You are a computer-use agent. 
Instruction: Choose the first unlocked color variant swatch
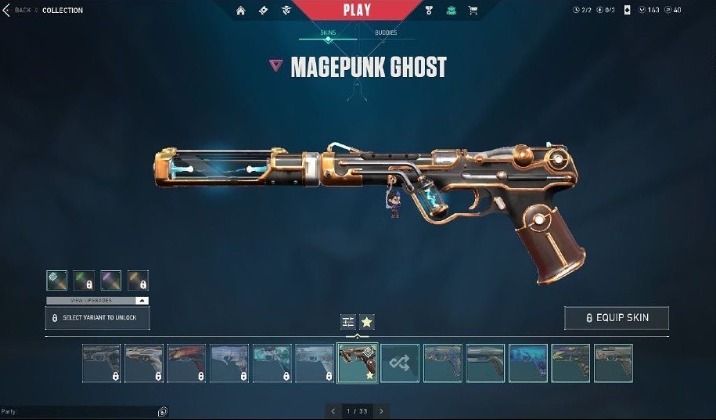[x=57, y=280]
